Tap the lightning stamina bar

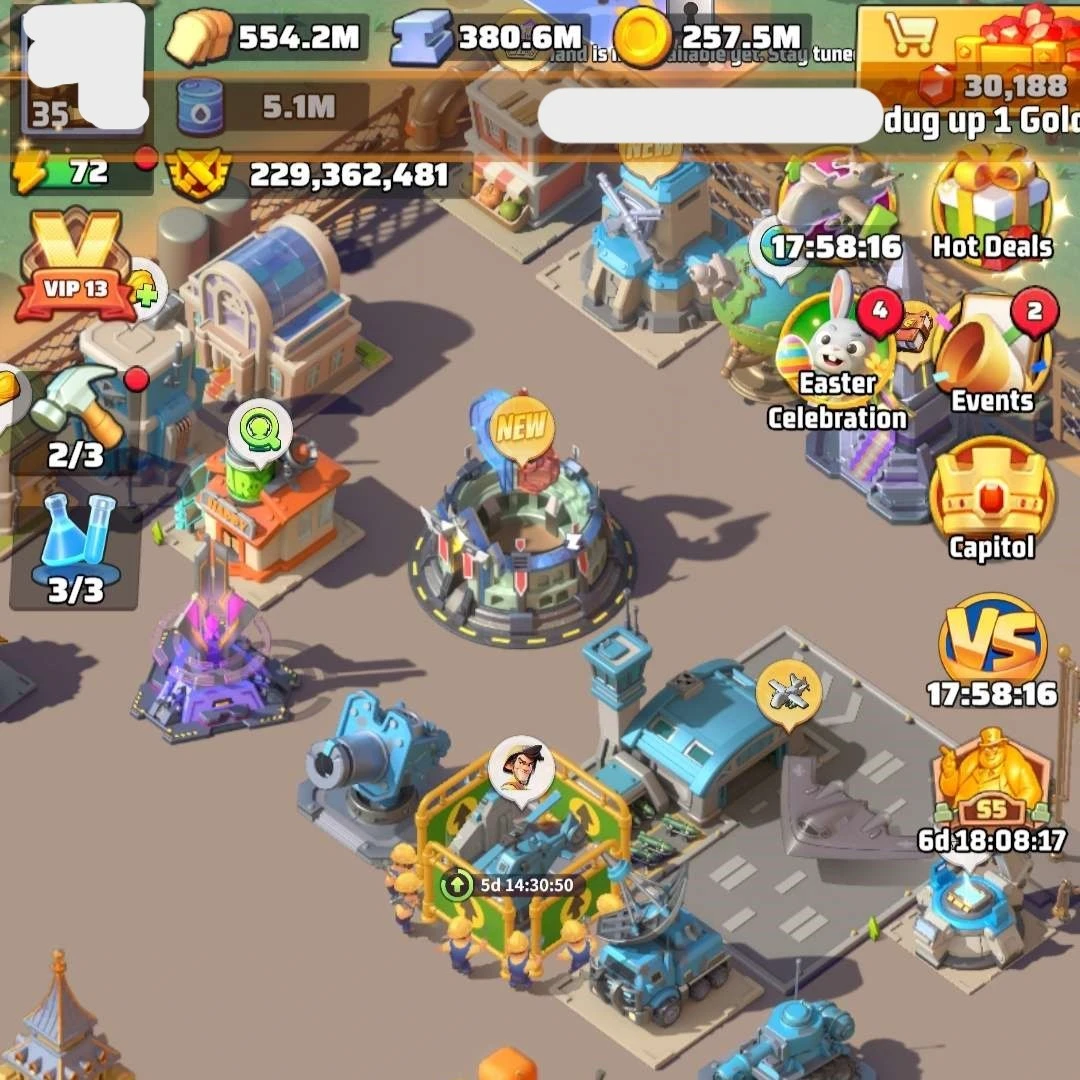click(80, 172)
